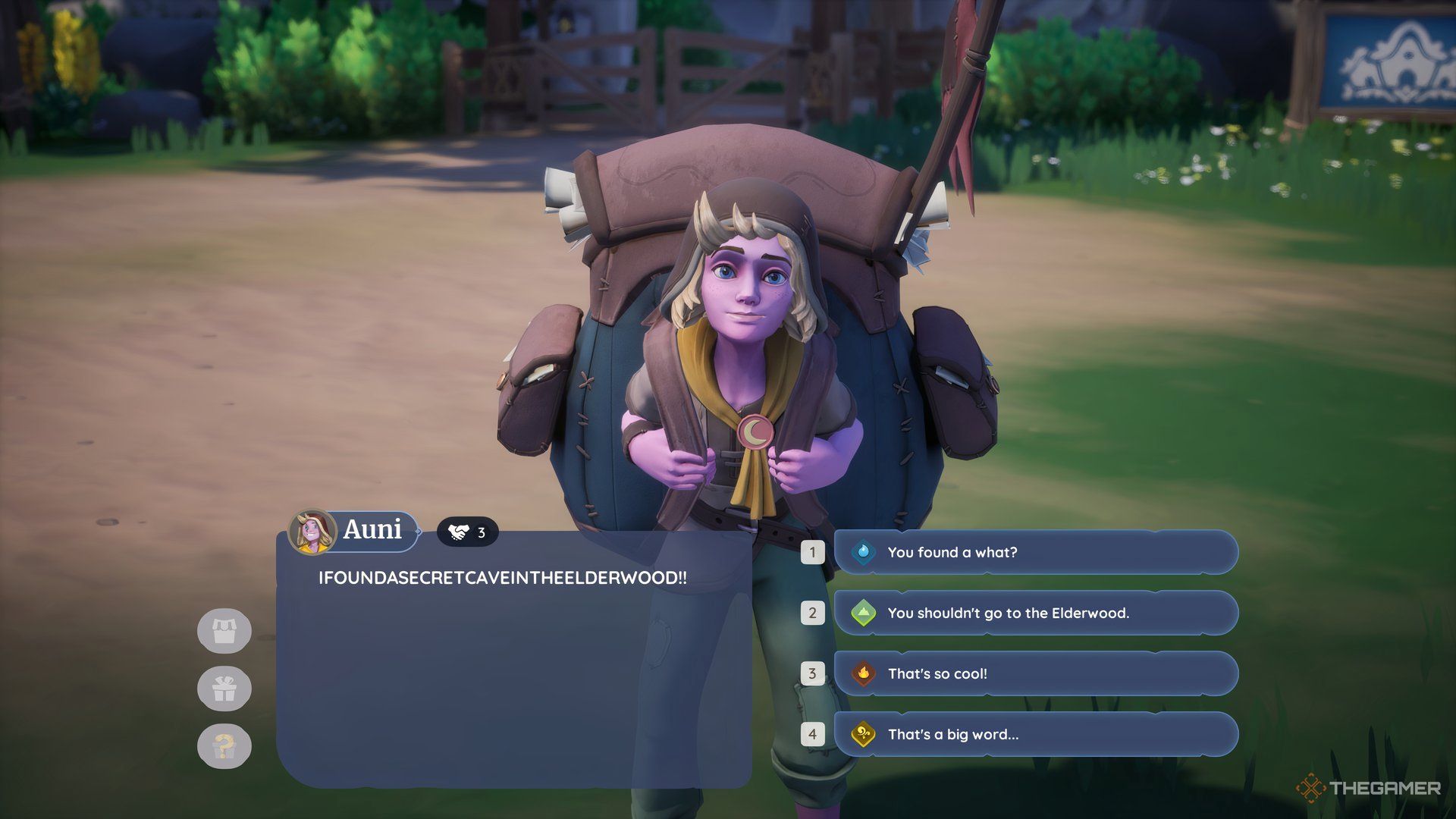Pick the "That's a big word..." response

[x=1035, y=734]
